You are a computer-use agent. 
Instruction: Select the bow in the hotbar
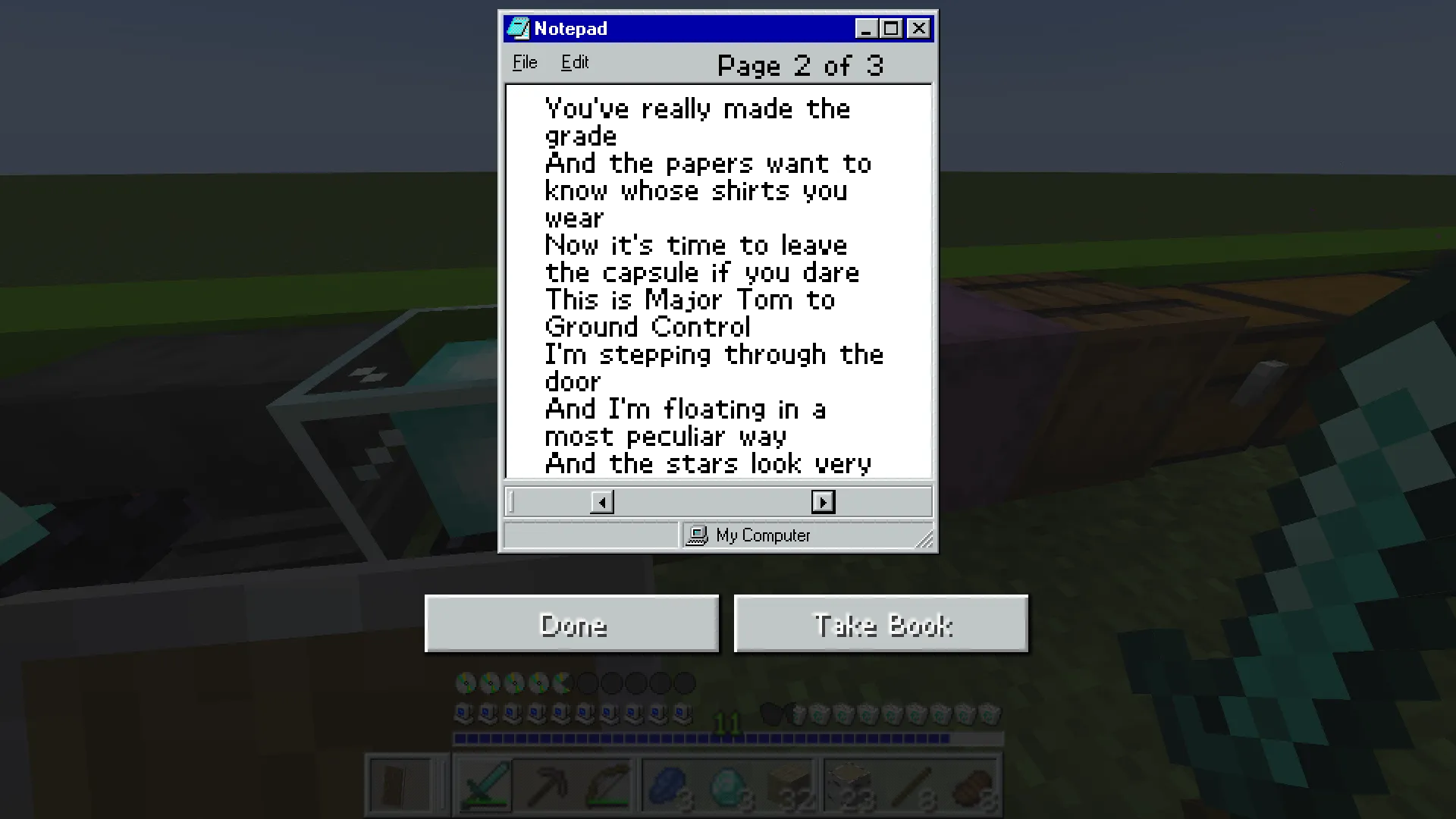pos(605,785)
